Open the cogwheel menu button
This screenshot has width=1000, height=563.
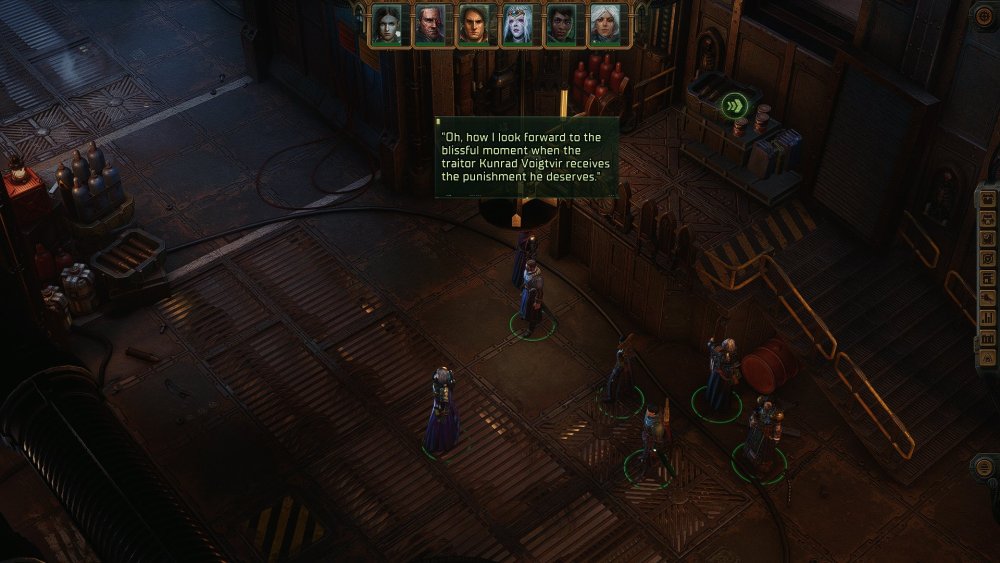click(984, 17)
